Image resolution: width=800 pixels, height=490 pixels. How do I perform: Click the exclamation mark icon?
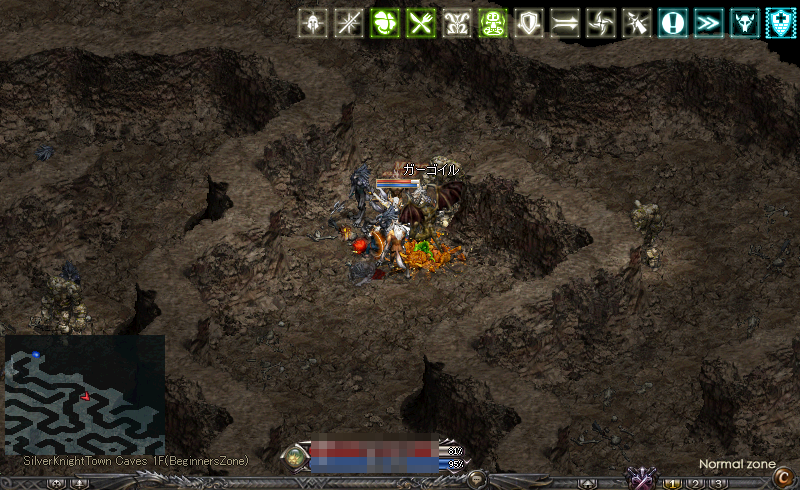pos(672,23)
